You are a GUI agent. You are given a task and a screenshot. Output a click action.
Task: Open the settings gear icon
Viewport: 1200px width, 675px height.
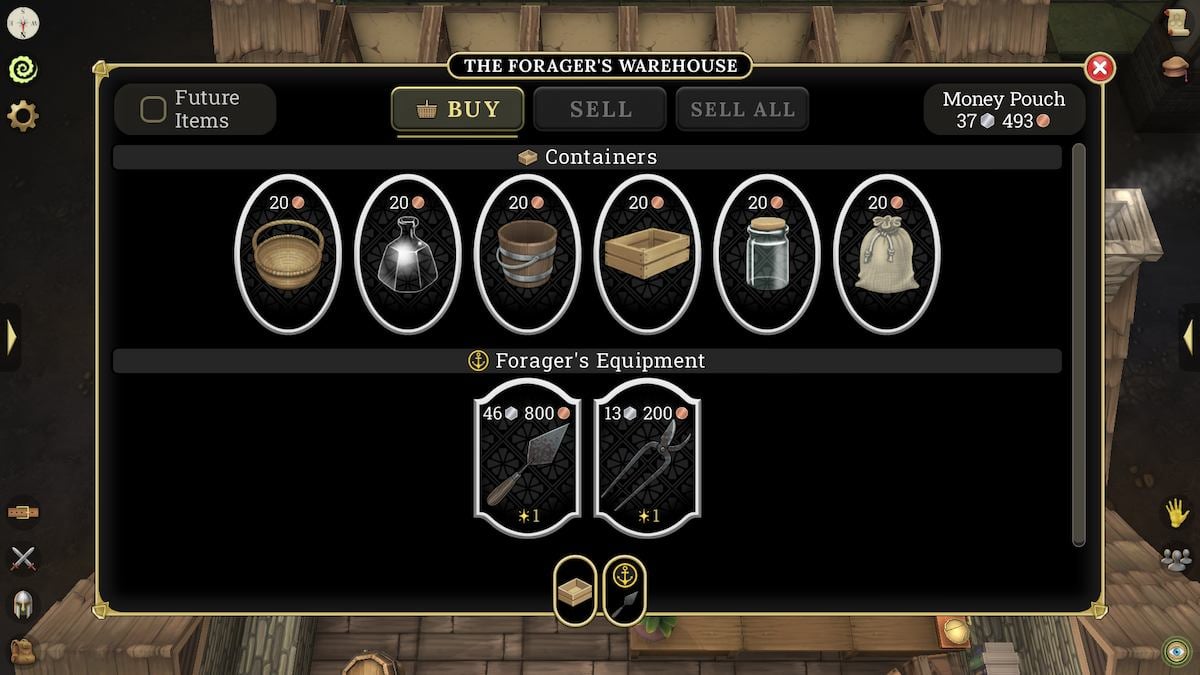click(x=23, y=116)
